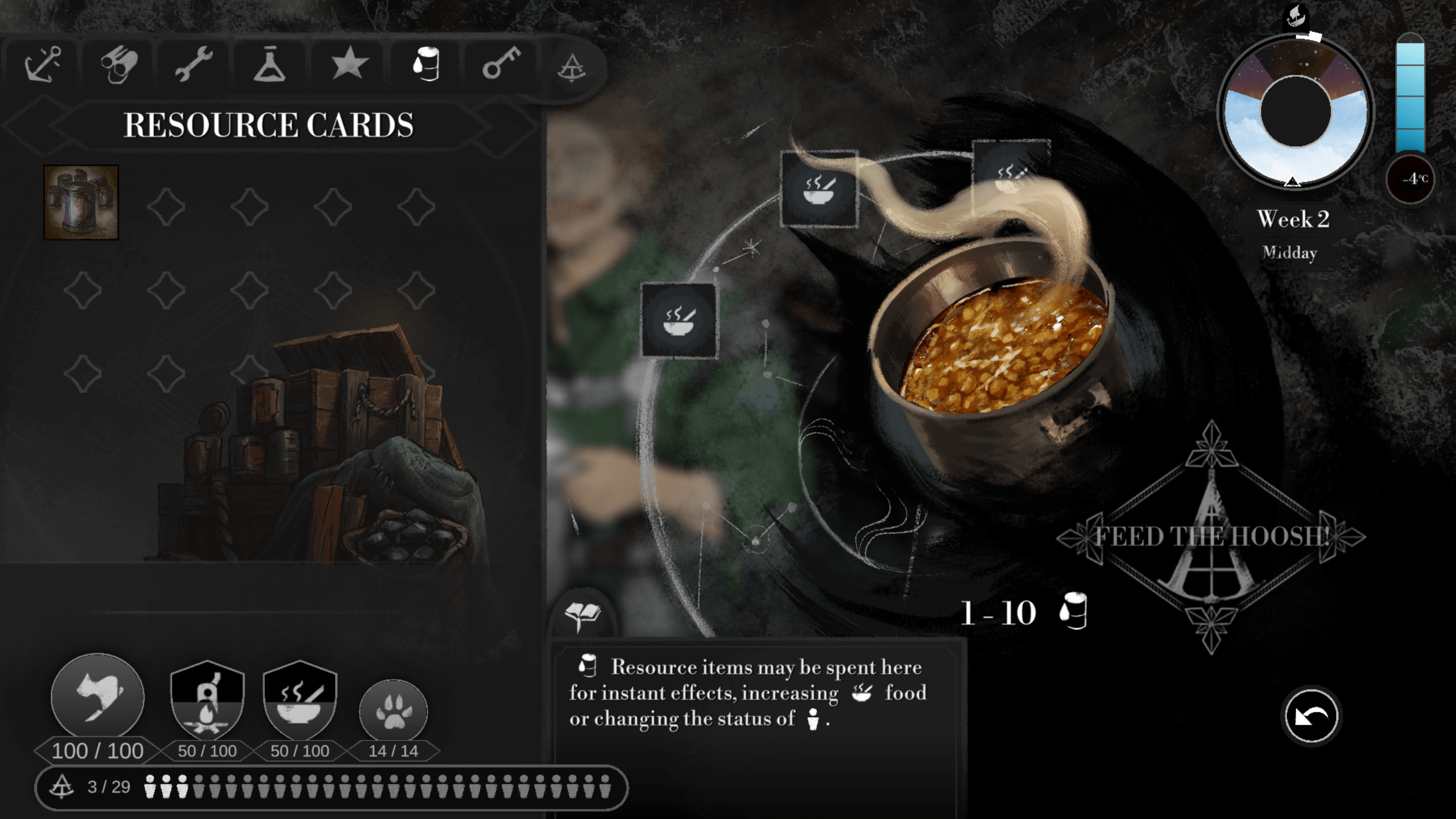
Task: Open the crew roster bar
Action: [x=331, y=787]
